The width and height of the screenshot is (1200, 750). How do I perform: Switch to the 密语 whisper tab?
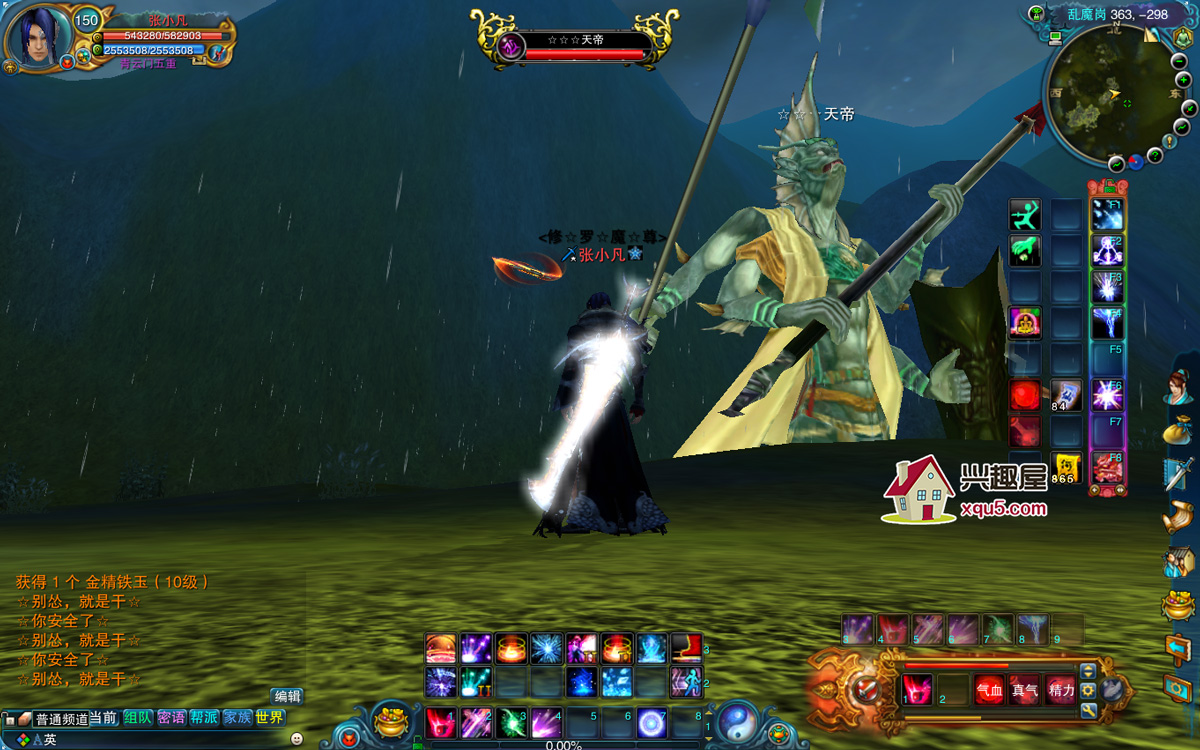(x=171, y=717)
